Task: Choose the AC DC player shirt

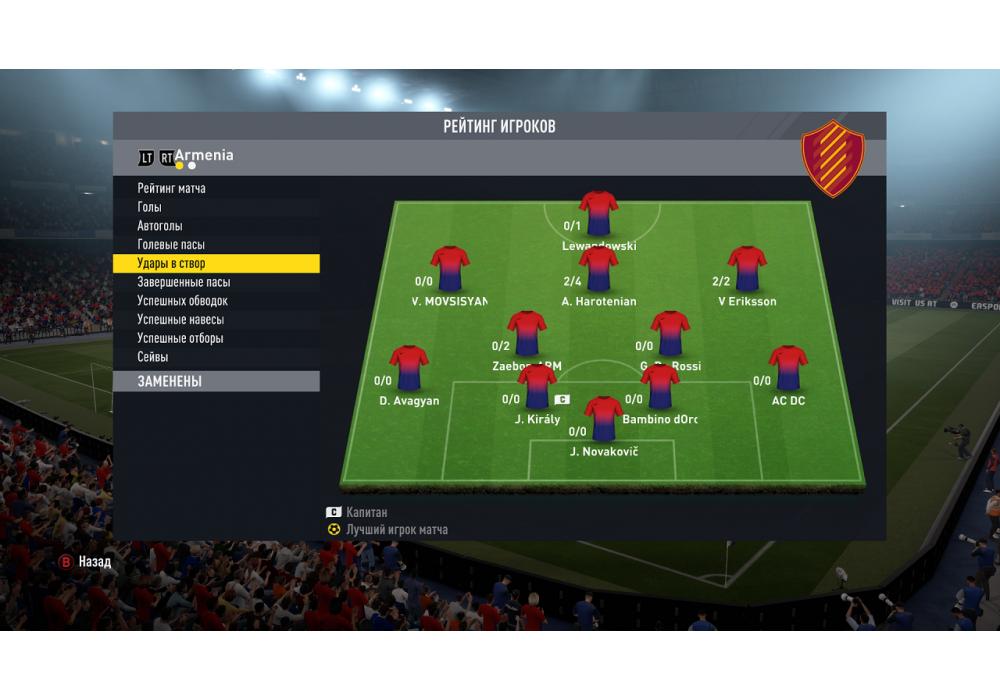Action: 788,367
